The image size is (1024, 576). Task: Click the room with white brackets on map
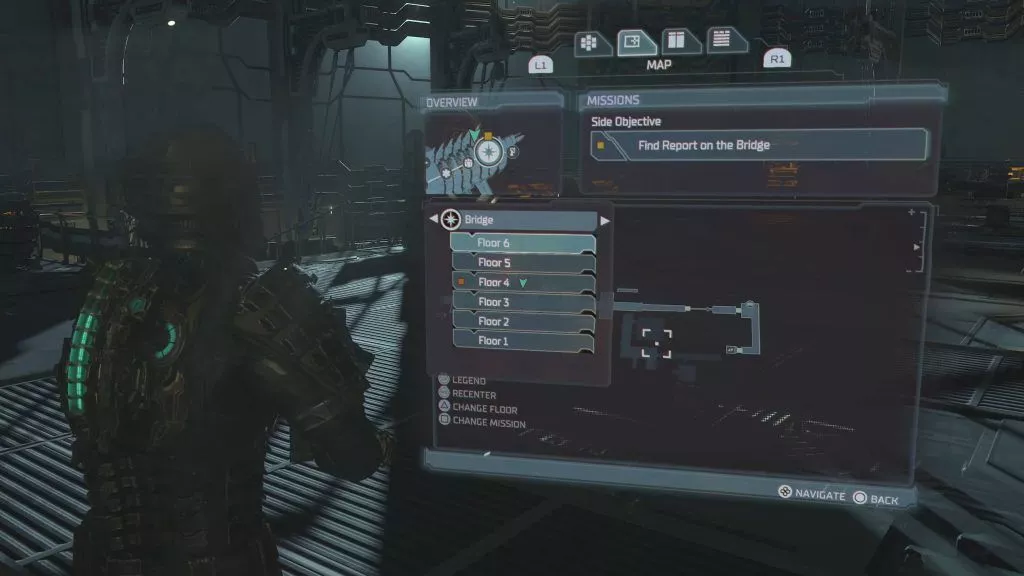pyautogui.click(x=657, y=342)
